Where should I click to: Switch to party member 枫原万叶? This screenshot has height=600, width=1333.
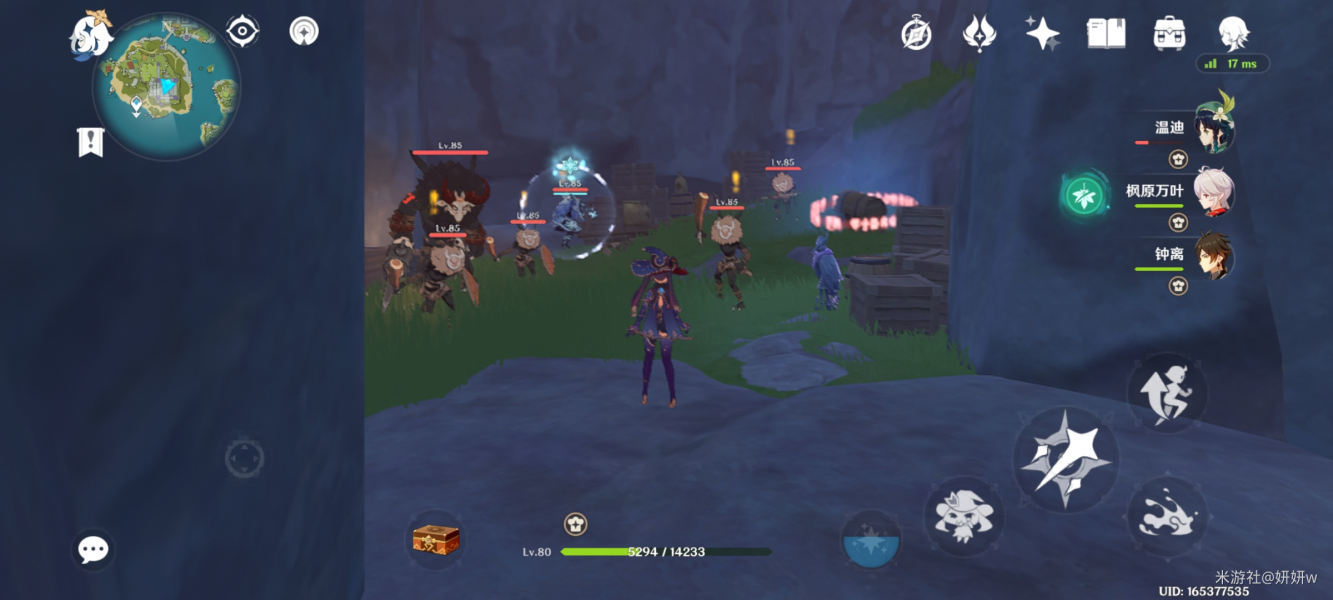(x=1212, y=194)
